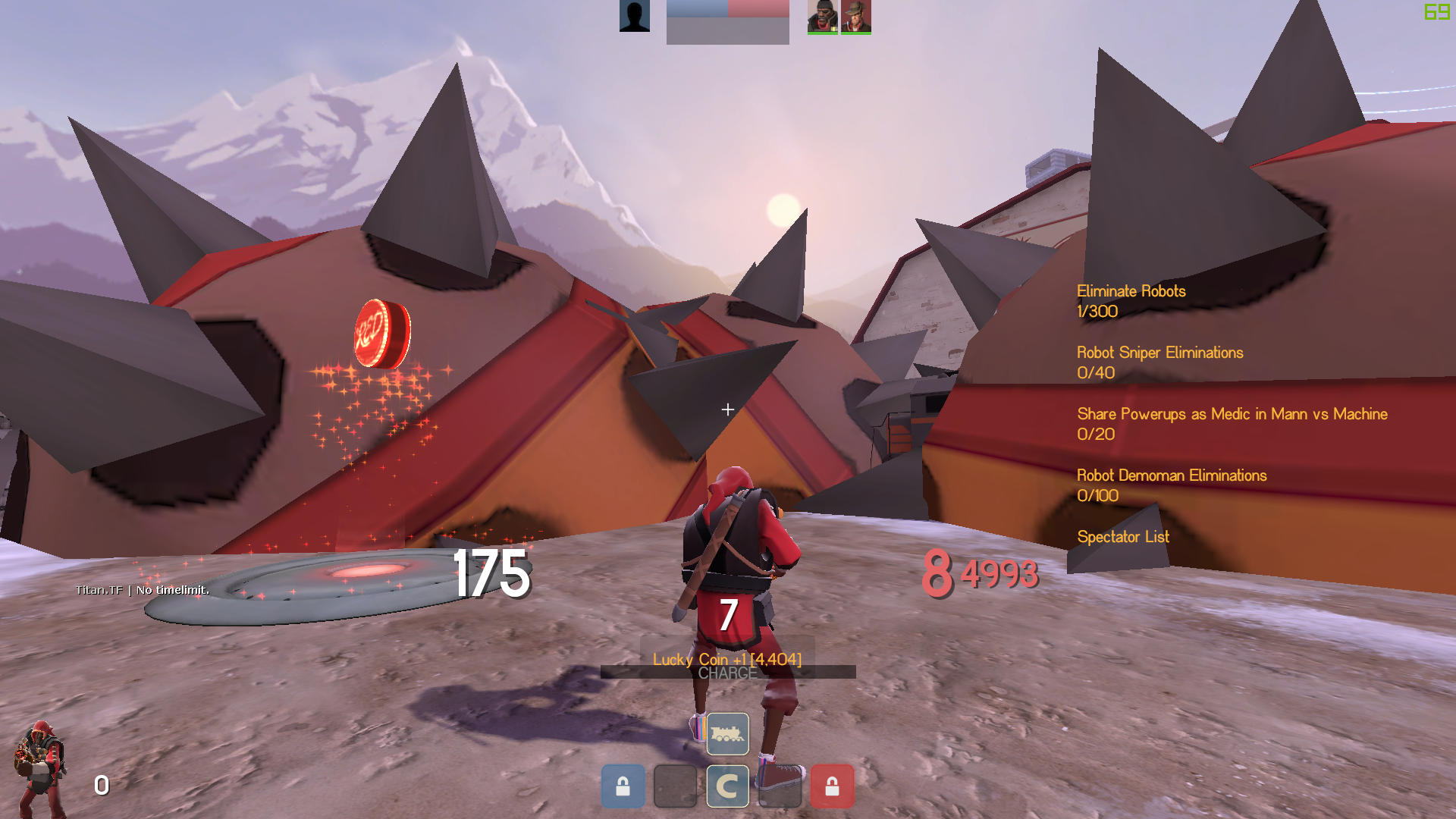This screenshot has height=819, width=1456.
Task: Click the Spectator List label
Action: (x=1123, y=538)
